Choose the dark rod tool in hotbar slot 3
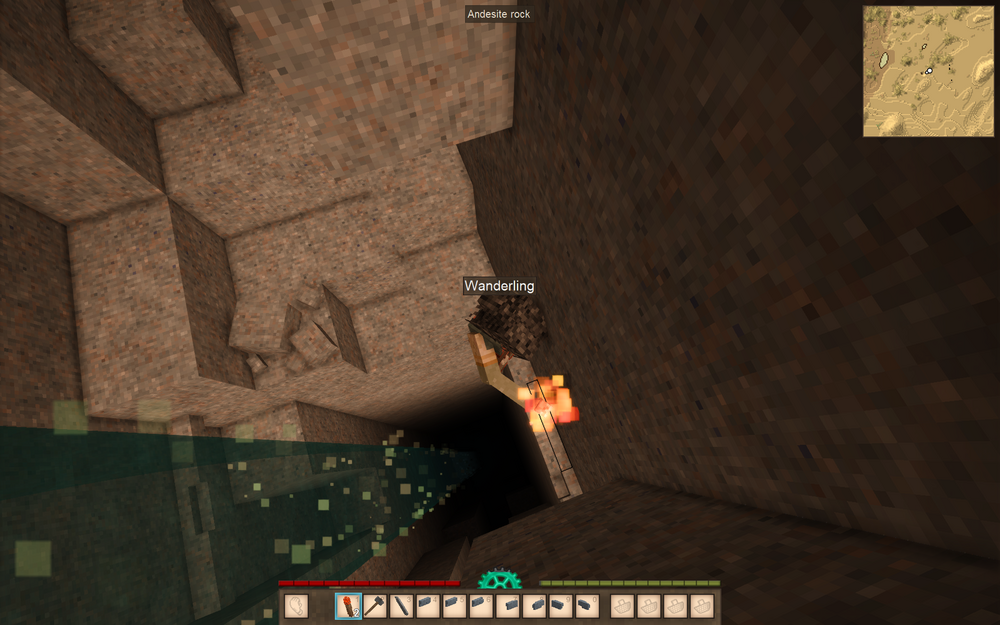This screenshot has width=1000, height=625. coord(401,606)
